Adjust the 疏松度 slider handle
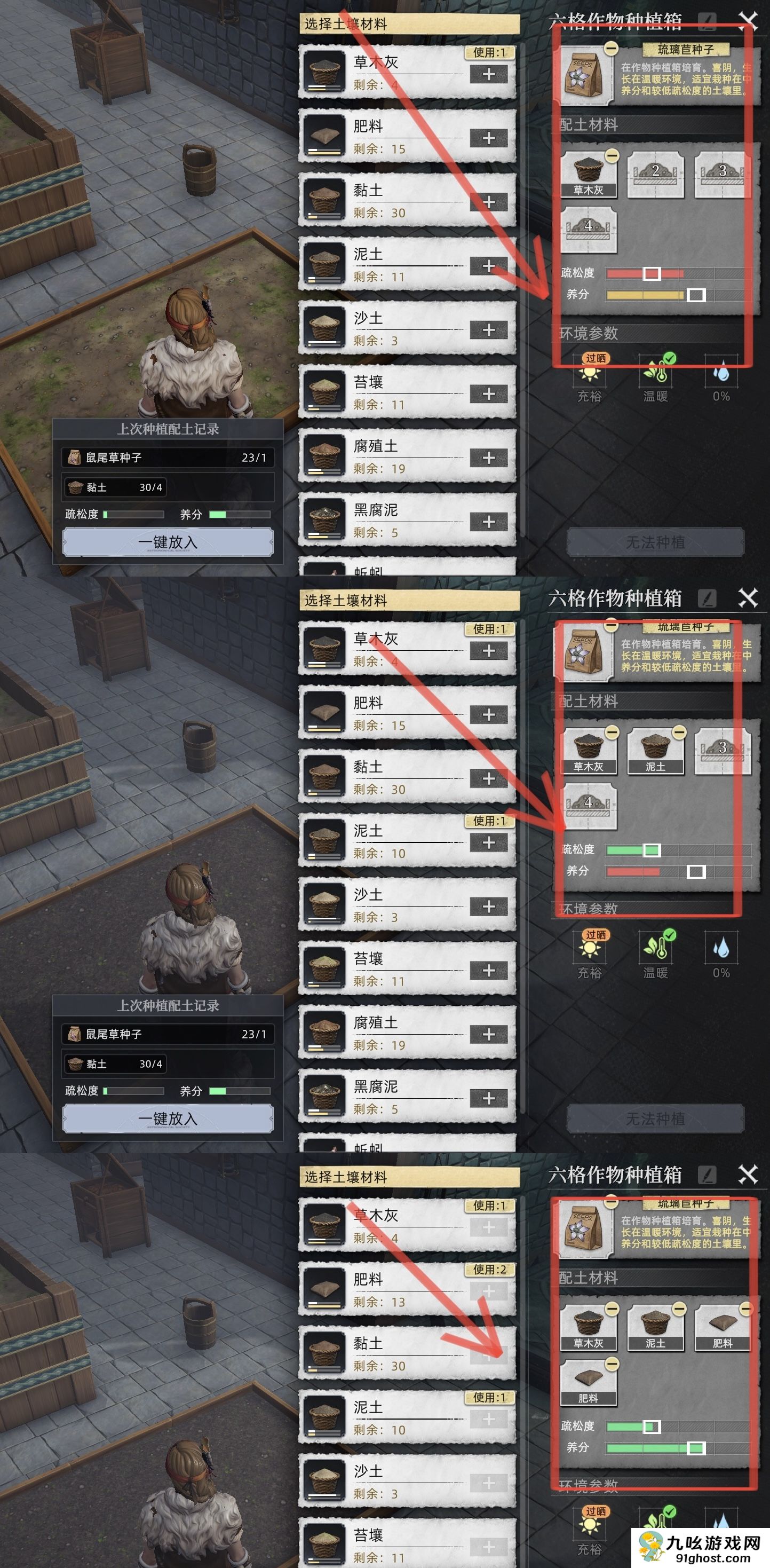The image size is (770, 1568). [652, 274]
